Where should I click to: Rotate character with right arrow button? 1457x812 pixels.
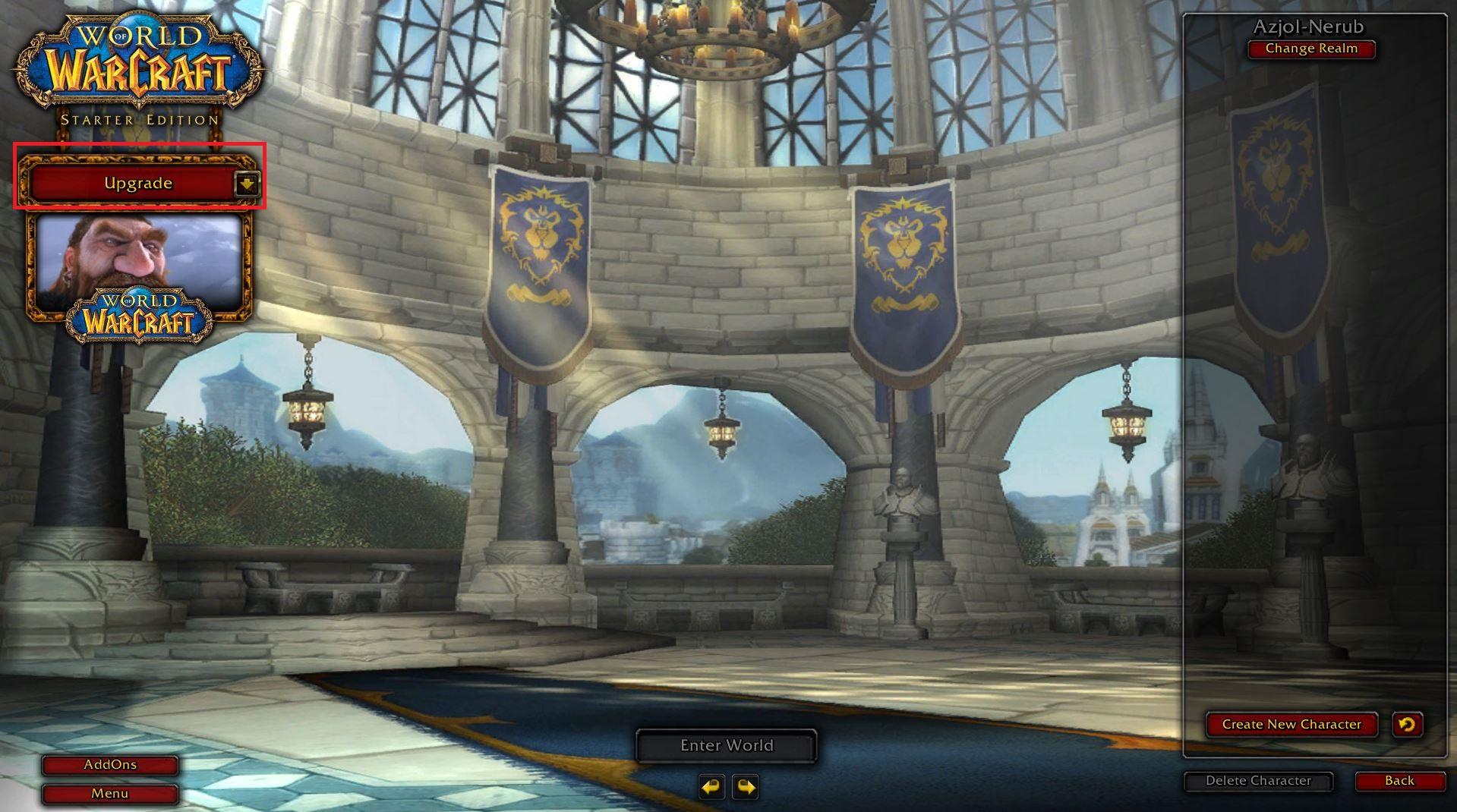pos(745,787)
